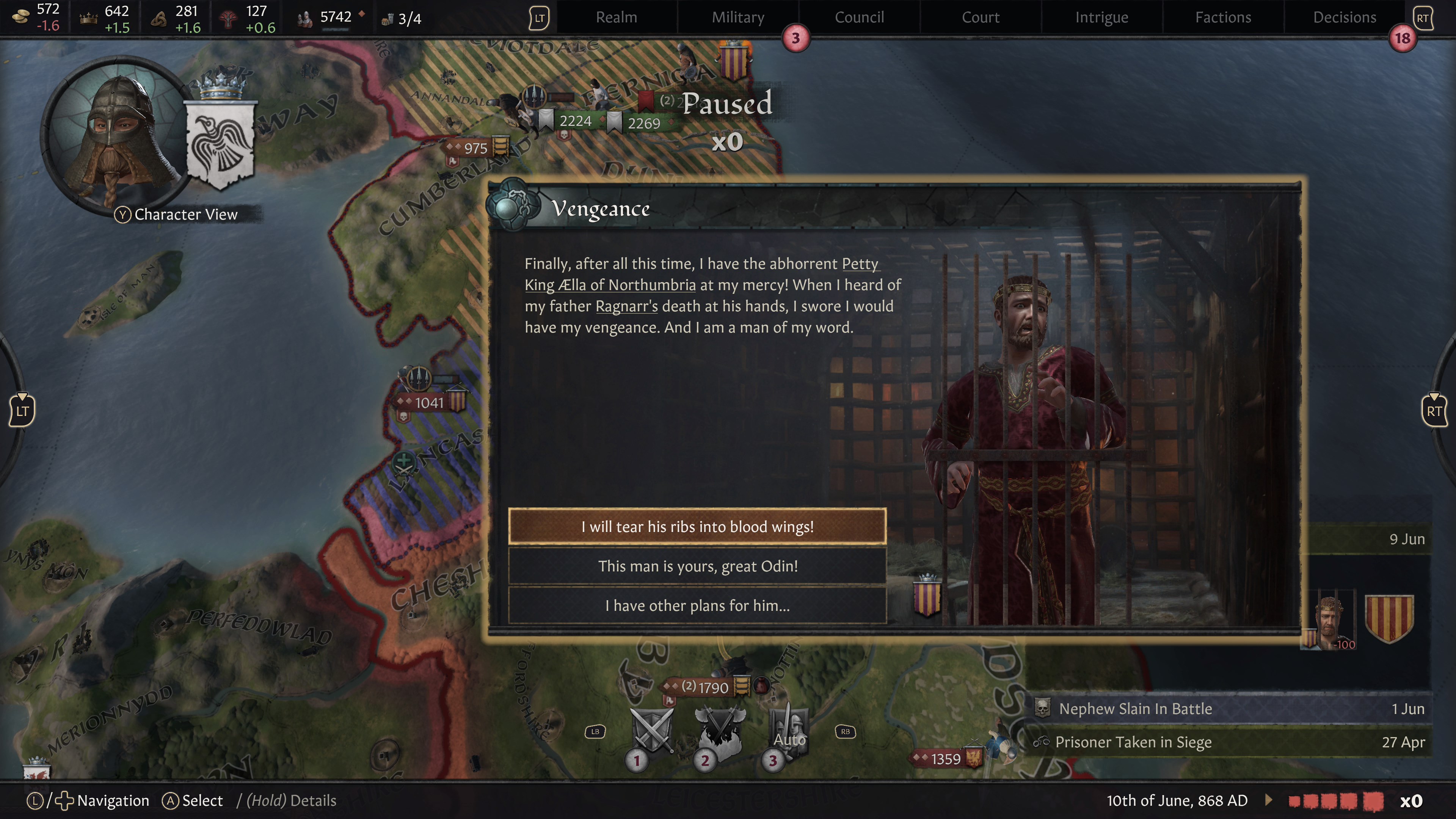The image size is (1456, 819).
Task: Open the Council tab
Action: point(859,17)
